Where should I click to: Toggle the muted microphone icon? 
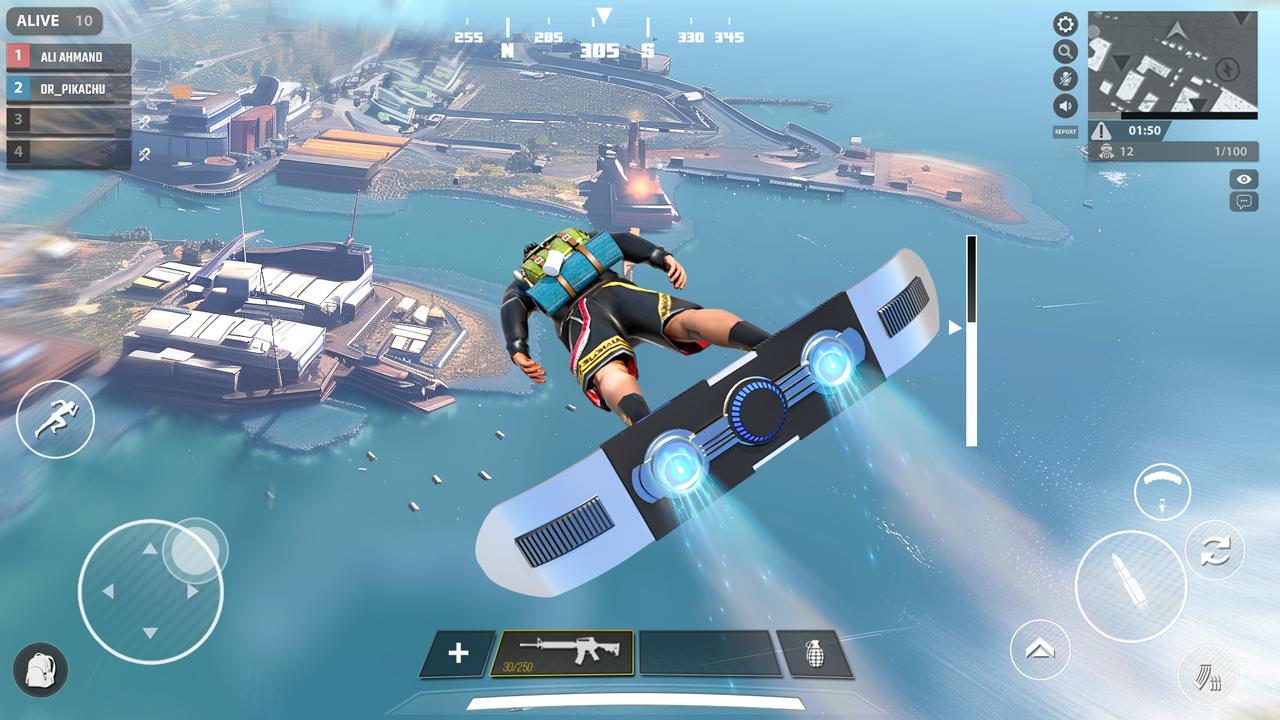[x=1066, y=79]
